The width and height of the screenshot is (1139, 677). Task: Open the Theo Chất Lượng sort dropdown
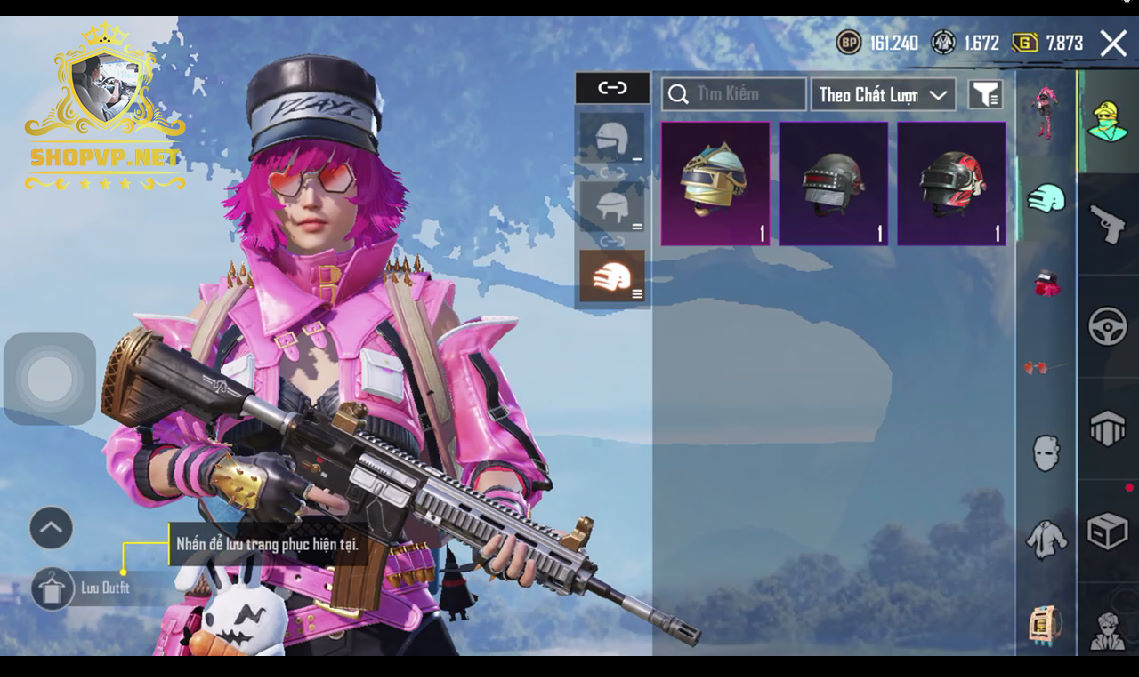coord(882,95)
